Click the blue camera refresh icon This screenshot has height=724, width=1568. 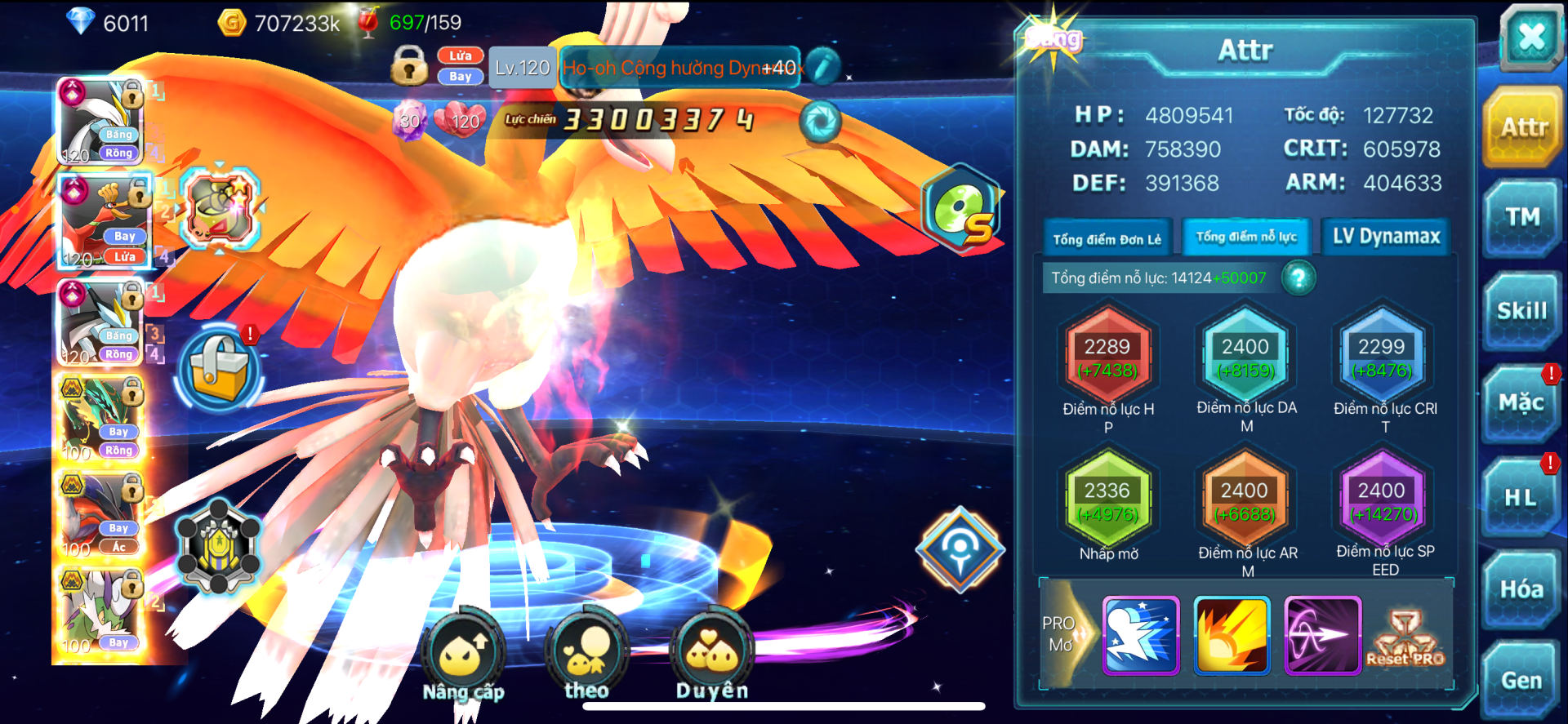coord(819,122)
